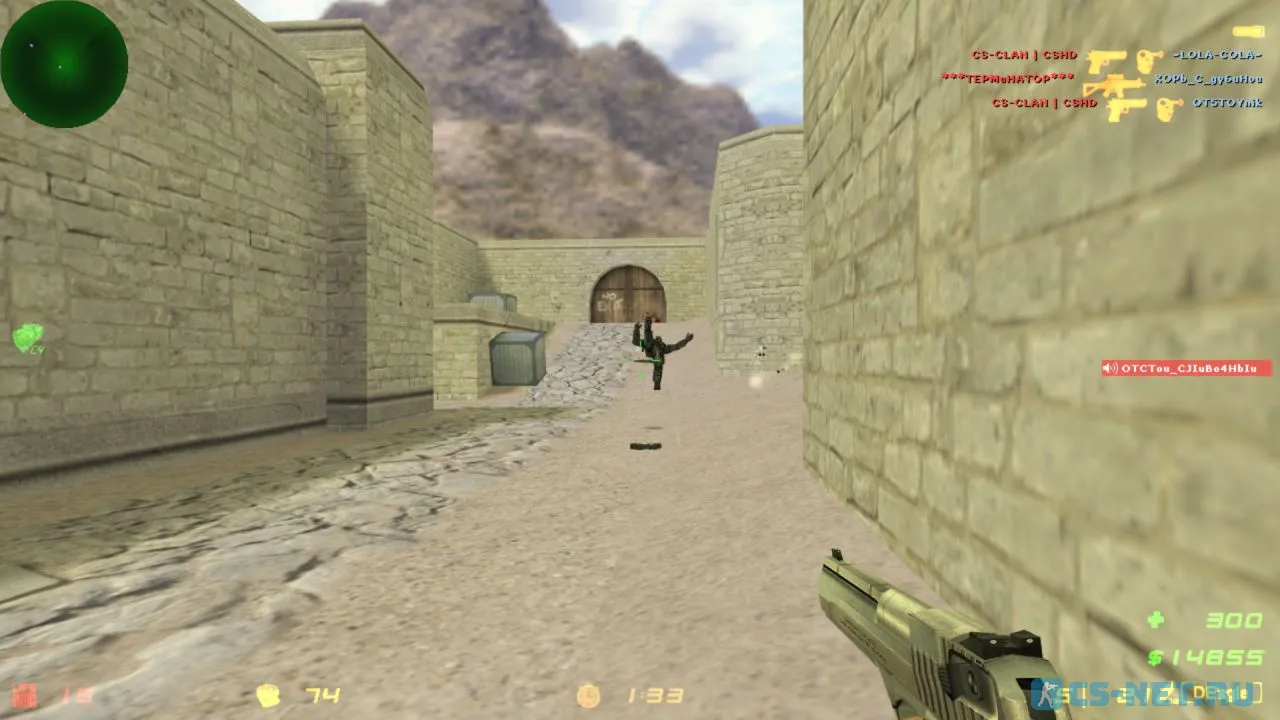Click the -LOLA-COLA- victim name

point(1216,56)
